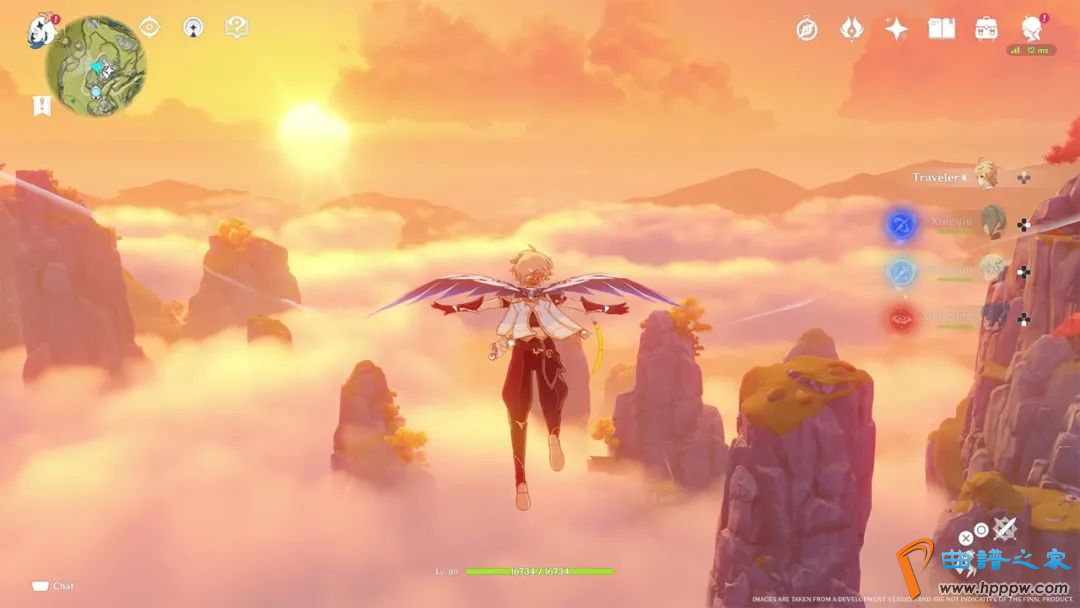Screen dimensions: 1080x608
Task: Open the backpack inventory
Action: point(987,29)
